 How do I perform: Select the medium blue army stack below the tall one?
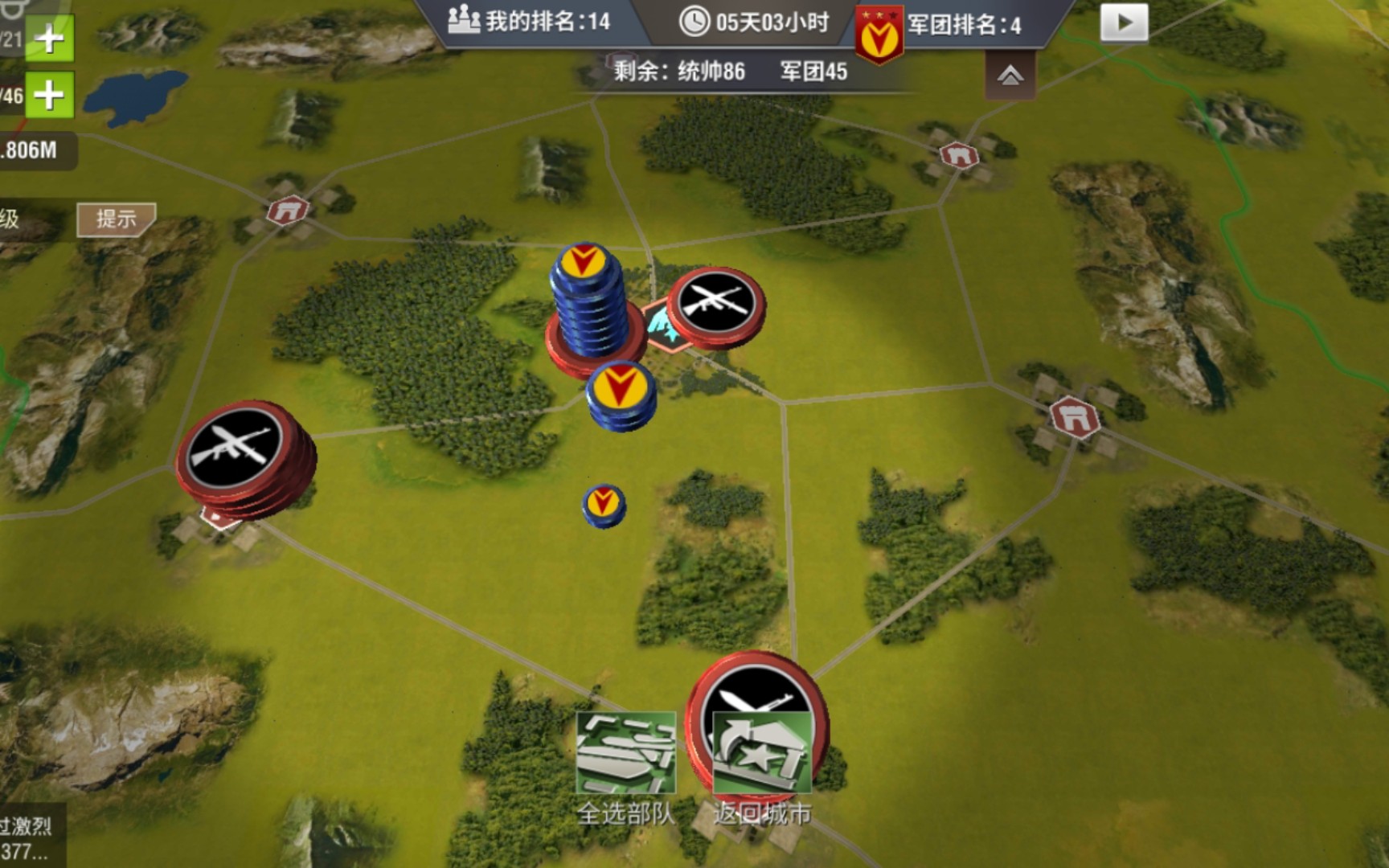pyautogui.click(x=621, y=395)
